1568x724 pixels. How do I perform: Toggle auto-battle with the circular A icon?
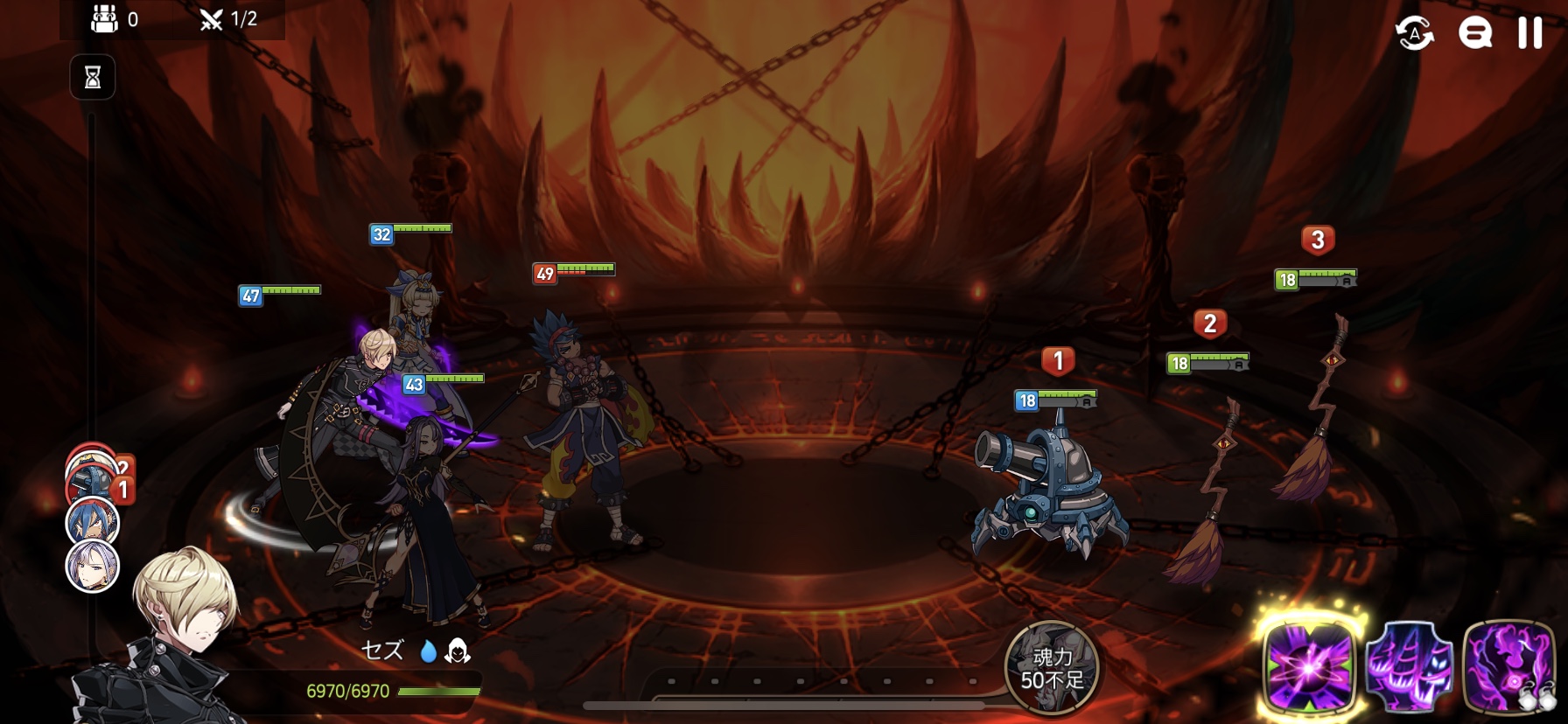click(x=1414, y=34)
